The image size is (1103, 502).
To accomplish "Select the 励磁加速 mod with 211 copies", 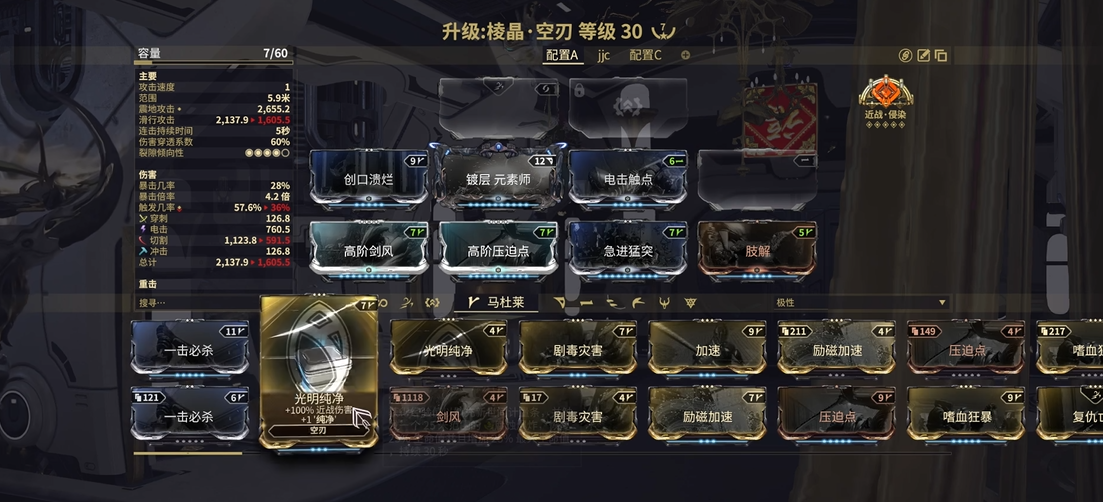I will click(x=837, y=350).
